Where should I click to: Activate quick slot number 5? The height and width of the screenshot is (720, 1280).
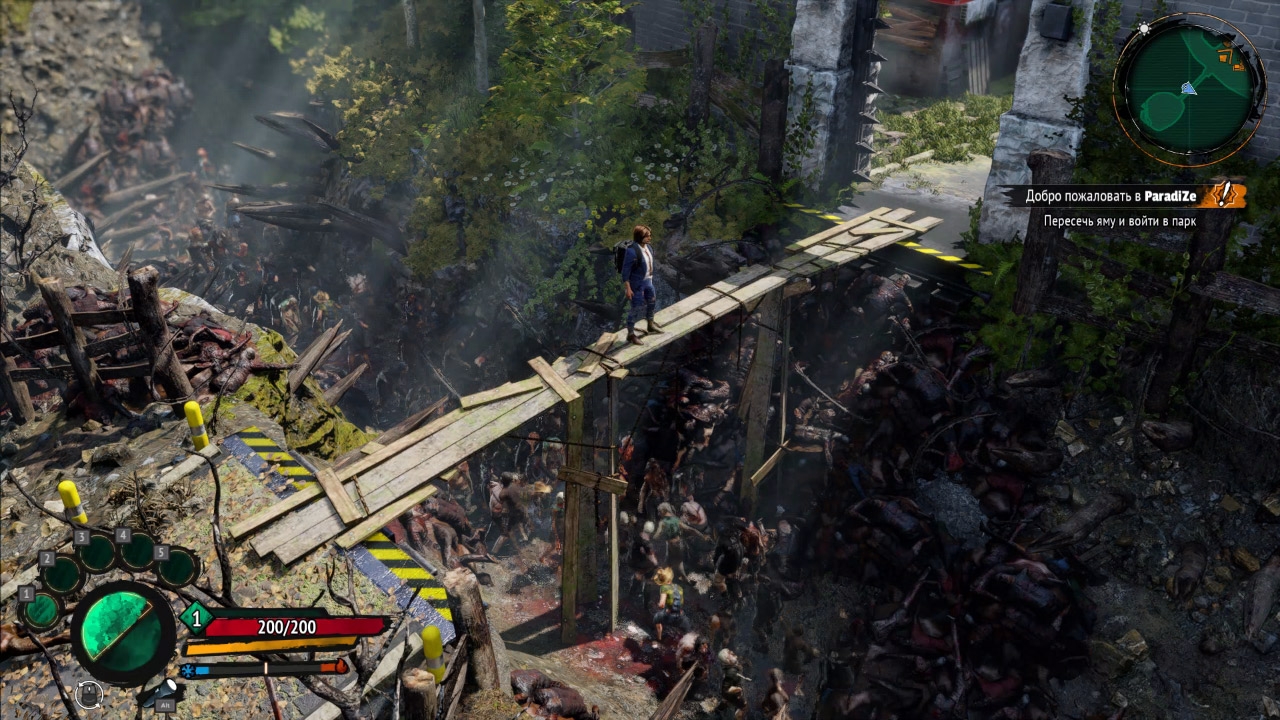[x=178, y=567]
